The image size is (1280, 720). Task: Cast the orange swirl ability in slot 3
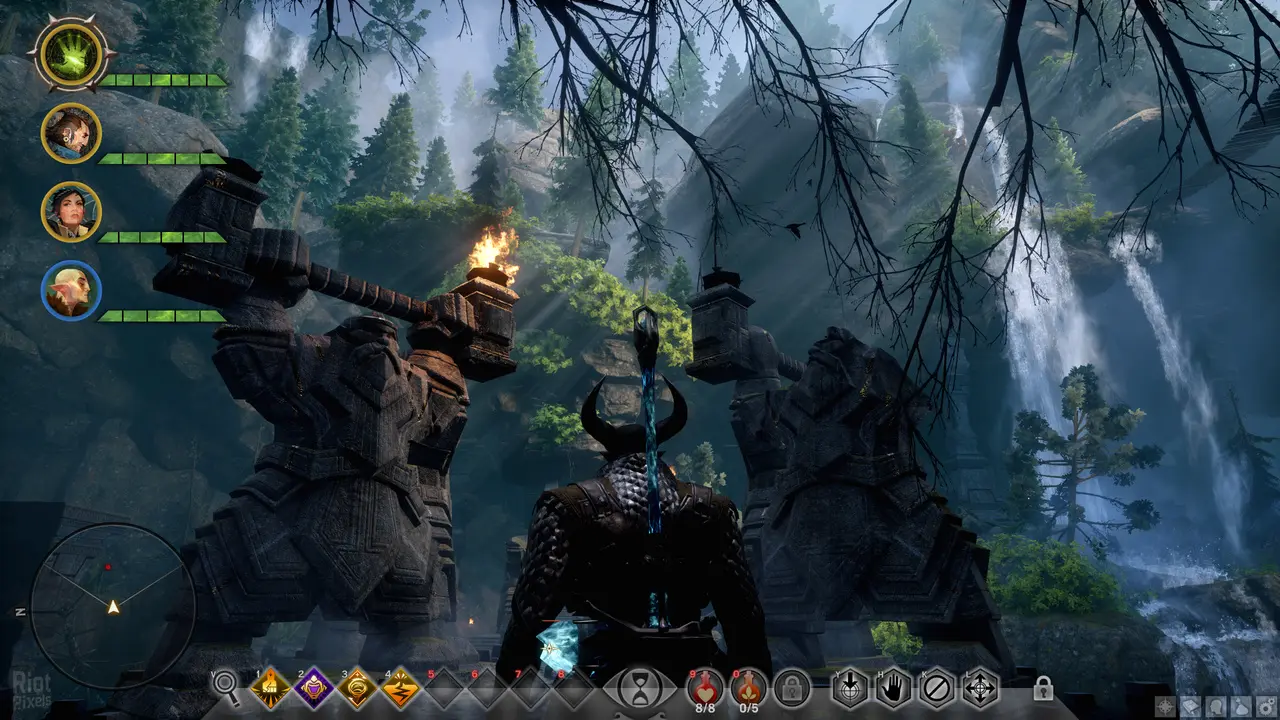[357, 688]
